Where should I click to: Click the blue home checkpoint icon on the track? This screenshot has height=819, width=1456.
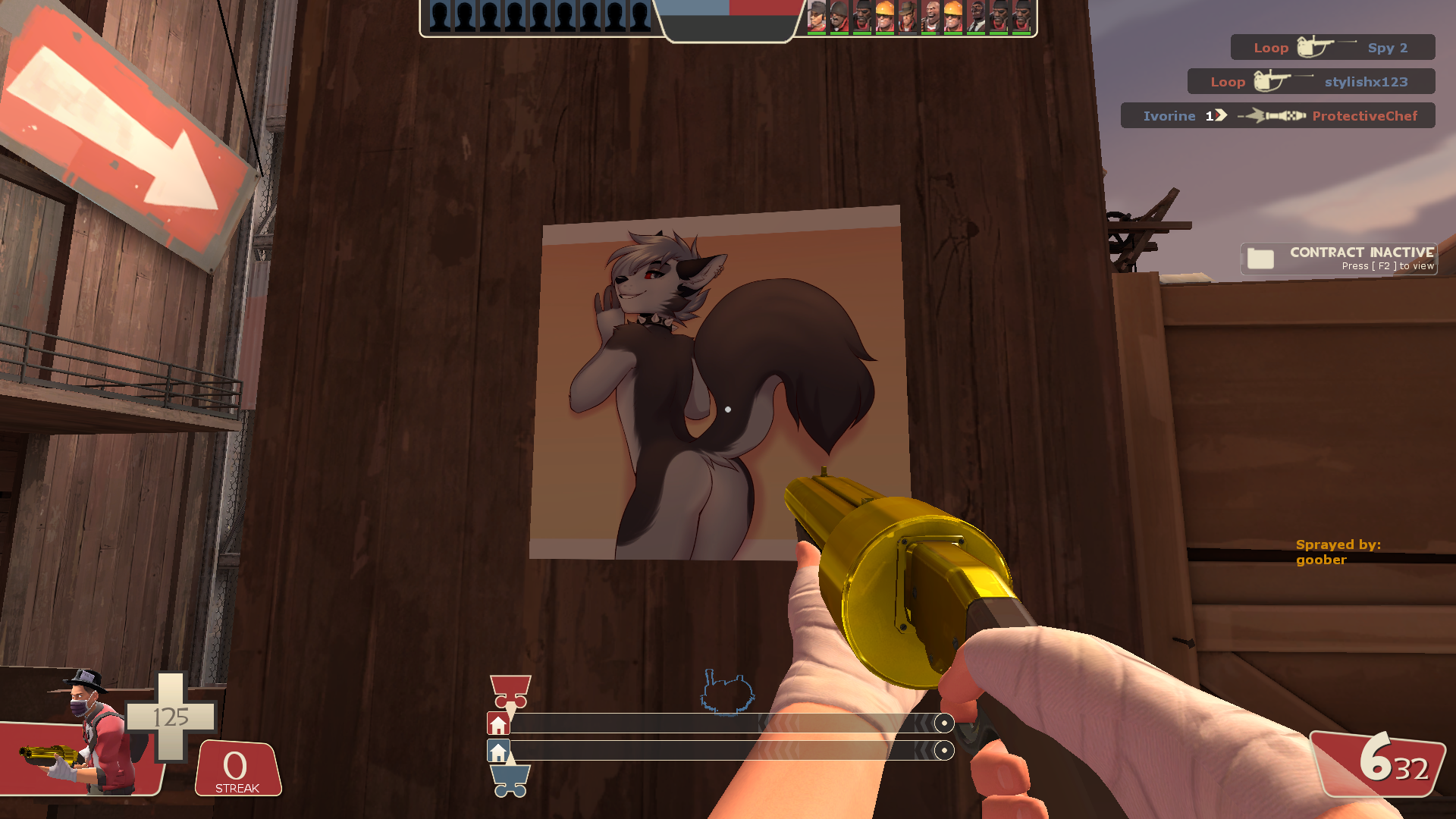point(498,751)
